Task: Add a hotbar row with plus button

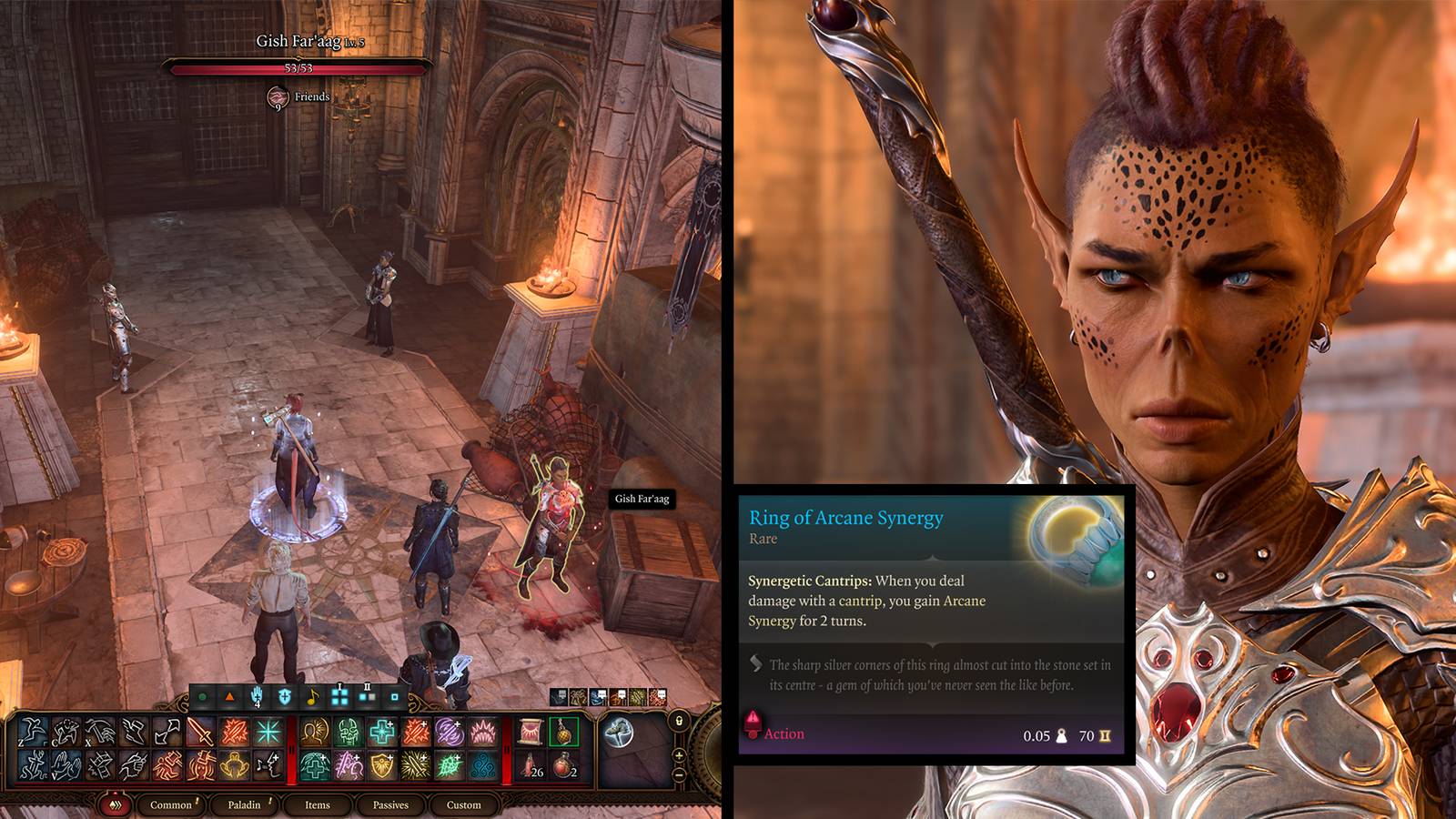Action: 679,756
